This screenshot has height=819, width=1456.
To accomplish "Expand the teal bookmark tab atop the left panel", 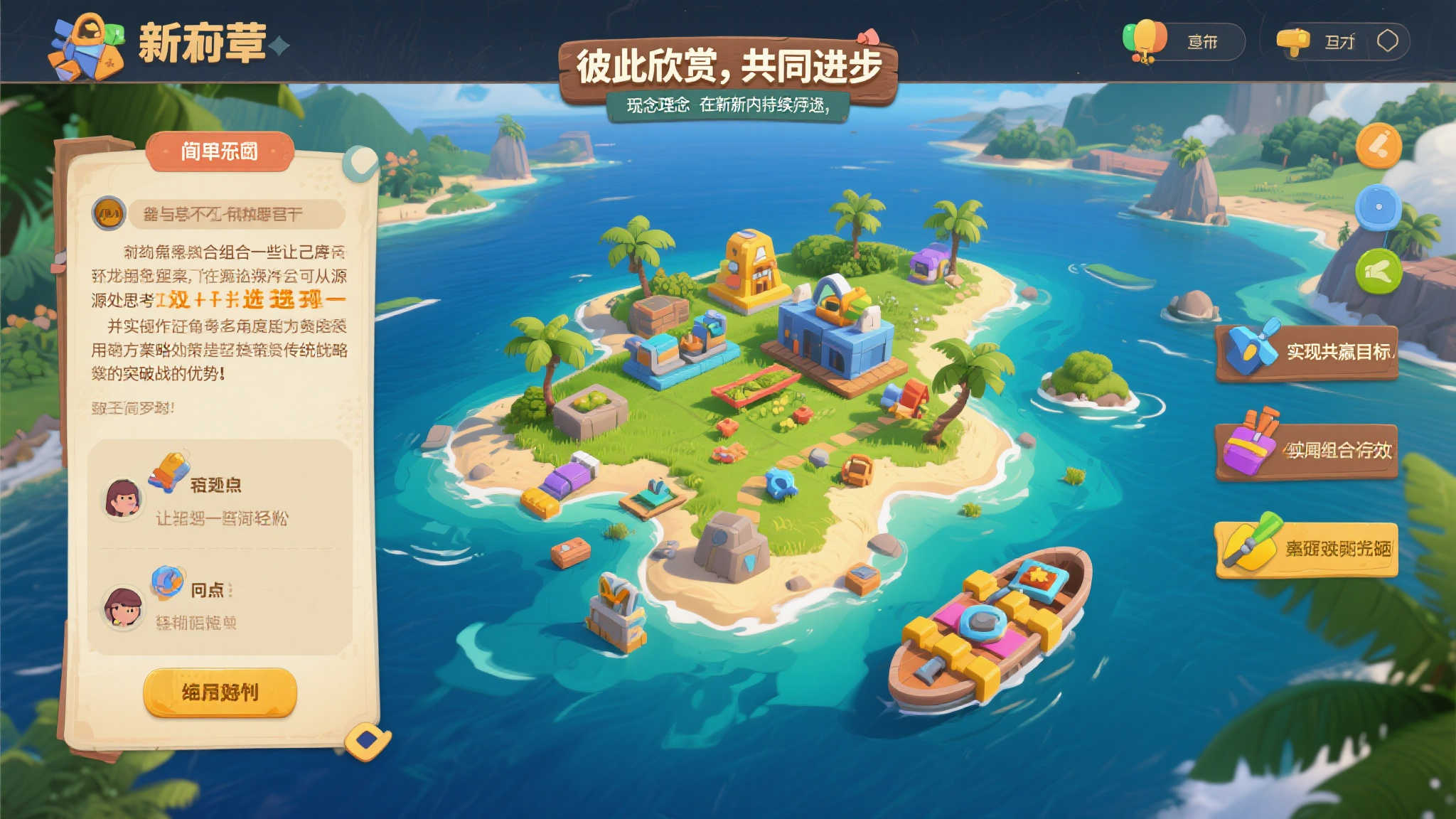I will coord(360,162).
